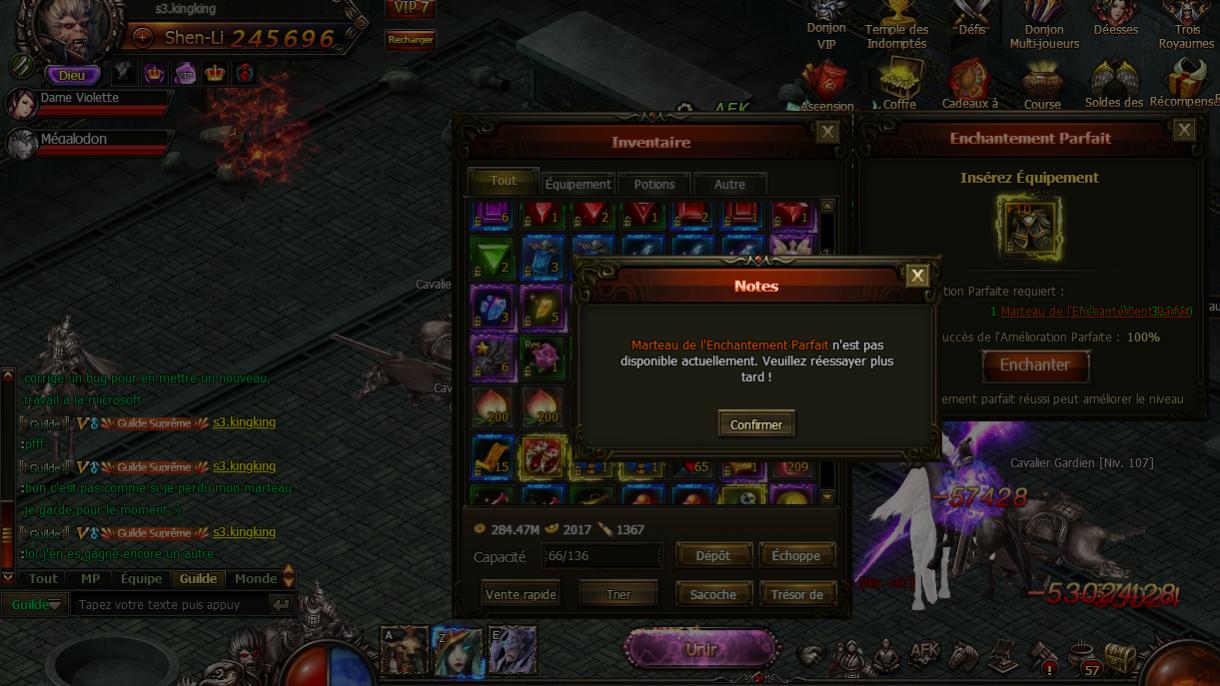Open the Échoppe shop
1220x686 pixels.
(796, 555)
